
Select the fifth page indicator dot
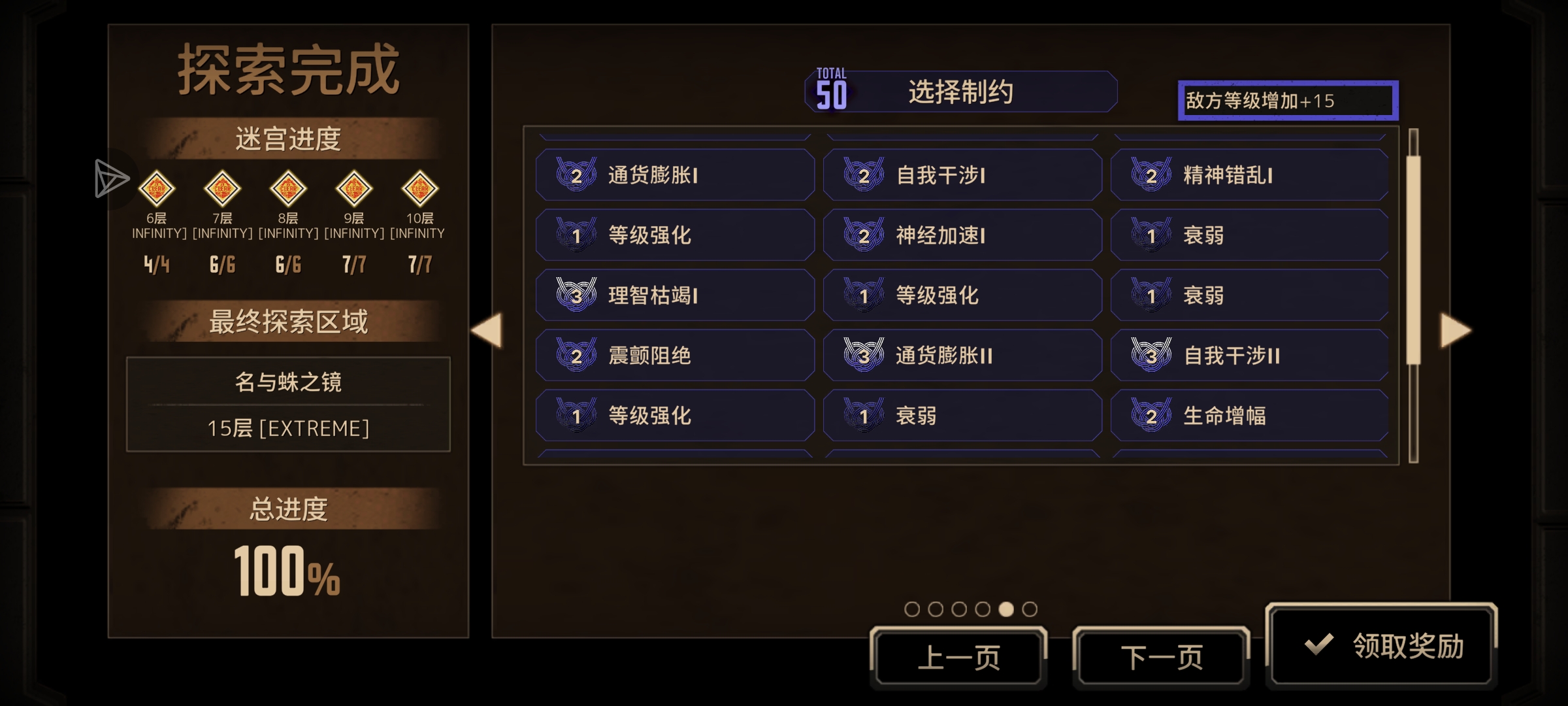pos(1005,609)
